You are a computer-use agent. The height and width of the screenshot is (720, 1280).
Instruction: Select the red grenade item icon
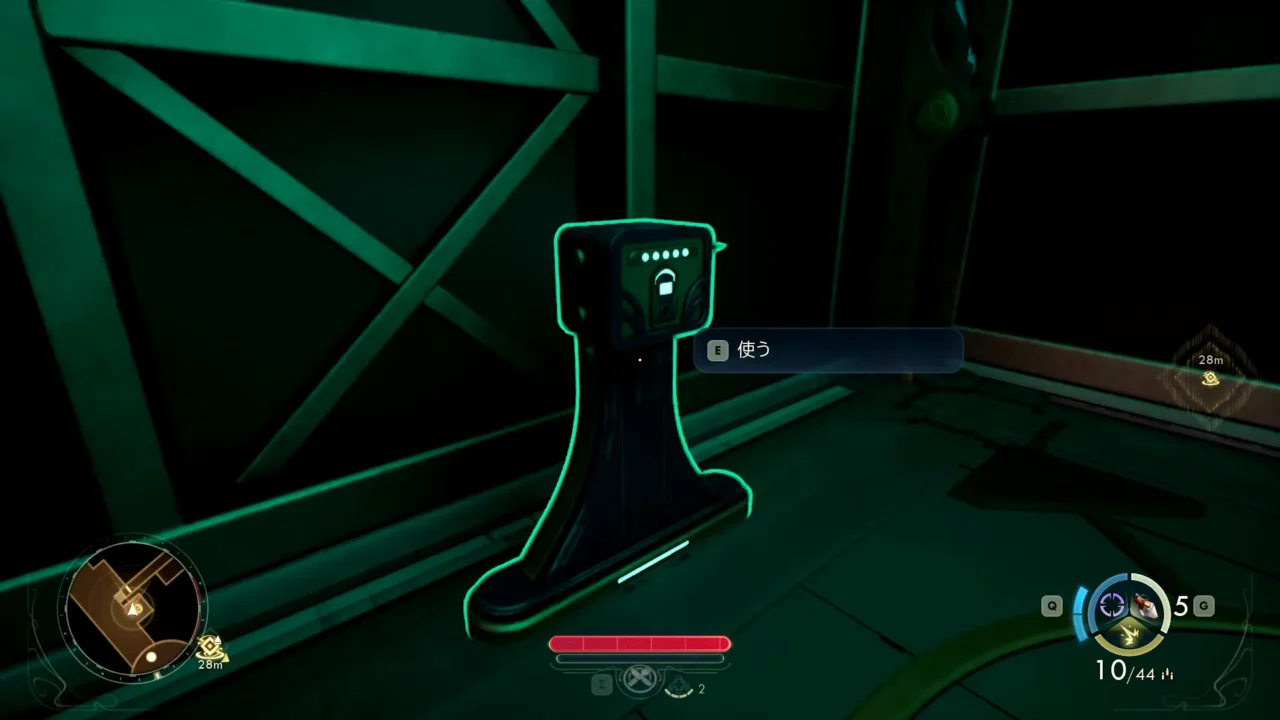[1147, 604]
